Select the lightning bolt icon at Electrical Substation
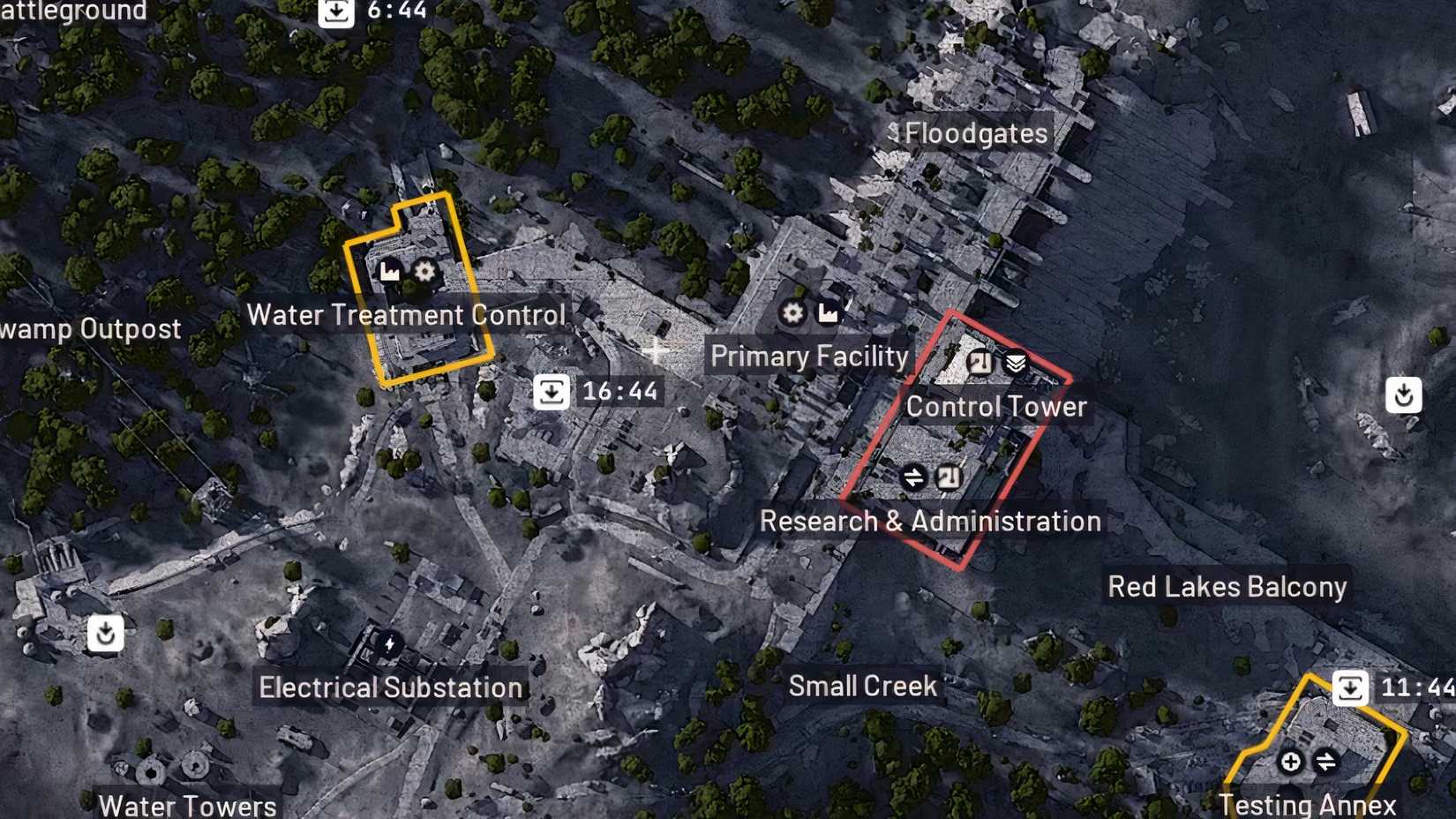Screen dimensions: 1456x819 (388, 644)
